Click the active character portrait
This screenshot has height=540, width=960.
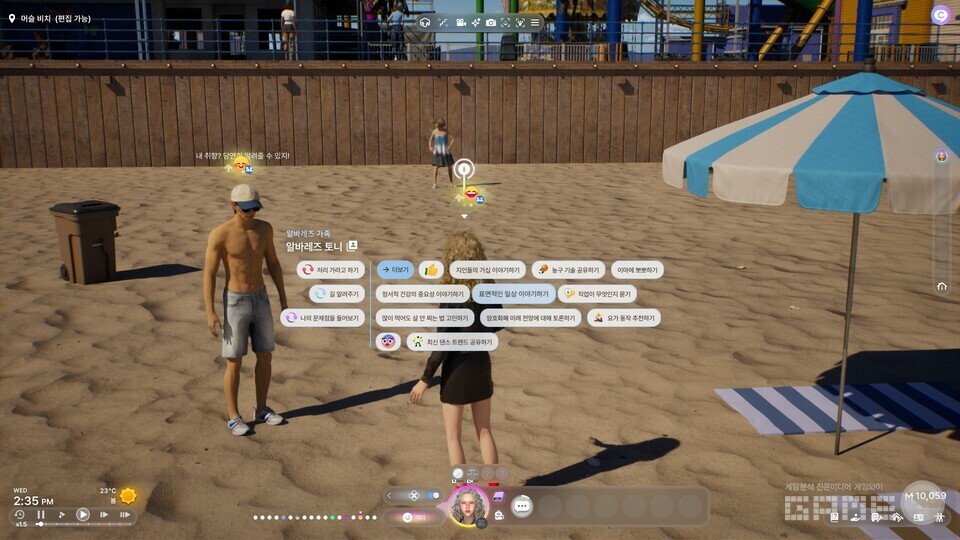click(468, 505)
